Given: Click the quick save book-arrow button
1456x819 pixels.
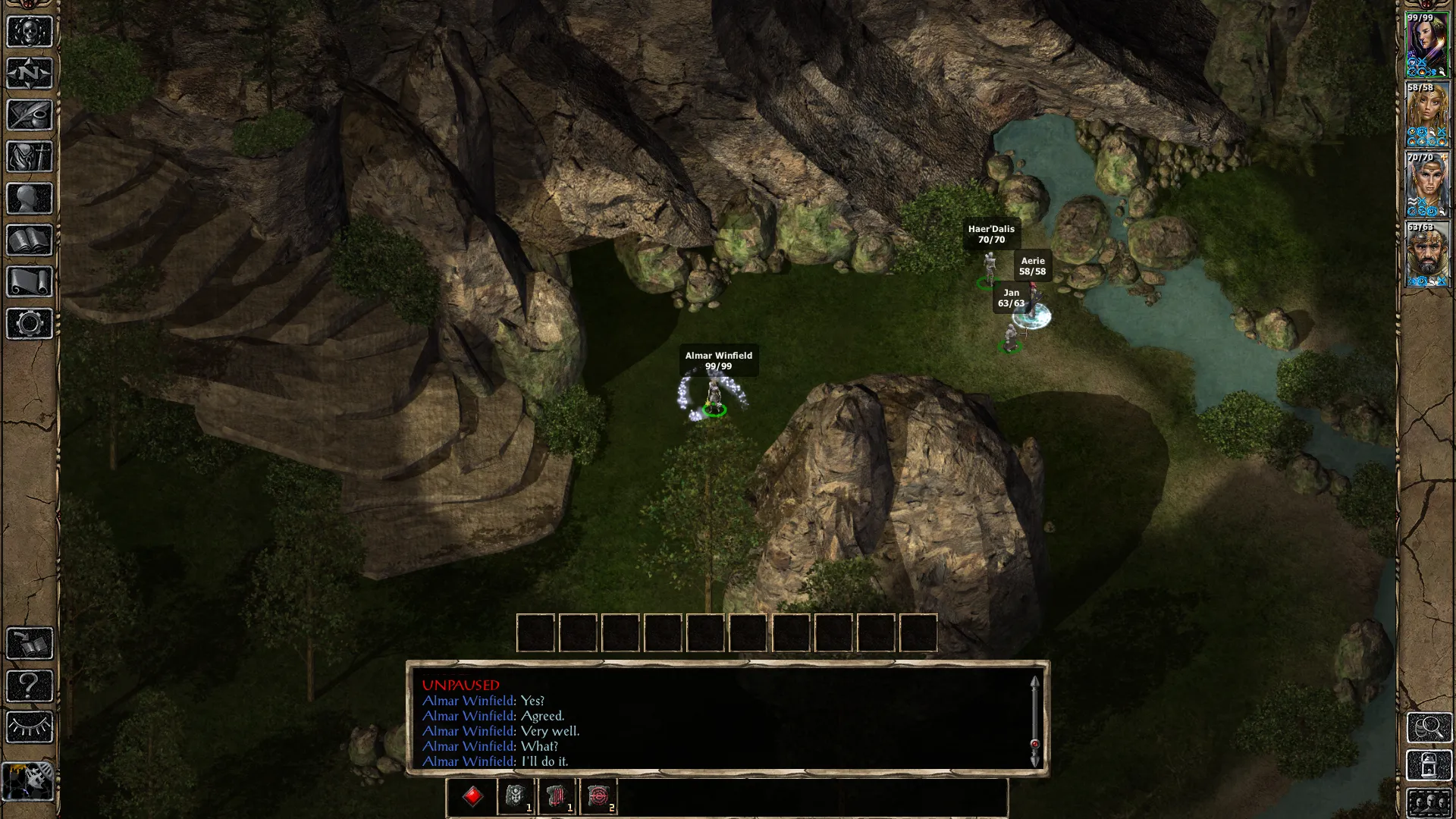Looking at the screenshot, I should pos(30,644).
